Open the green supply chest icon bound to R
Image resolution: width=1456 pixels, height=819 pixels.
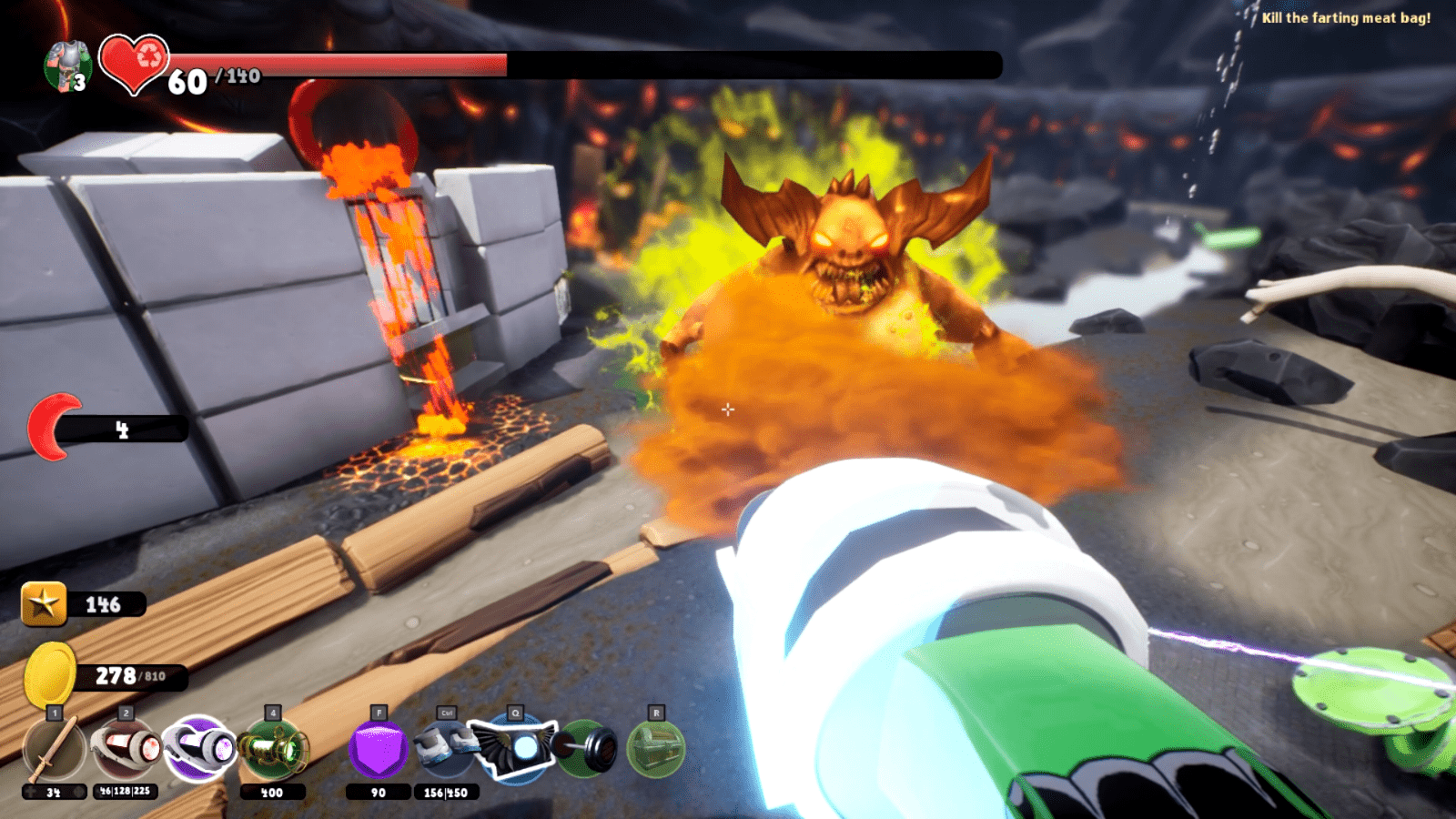[x=657, y=748]
